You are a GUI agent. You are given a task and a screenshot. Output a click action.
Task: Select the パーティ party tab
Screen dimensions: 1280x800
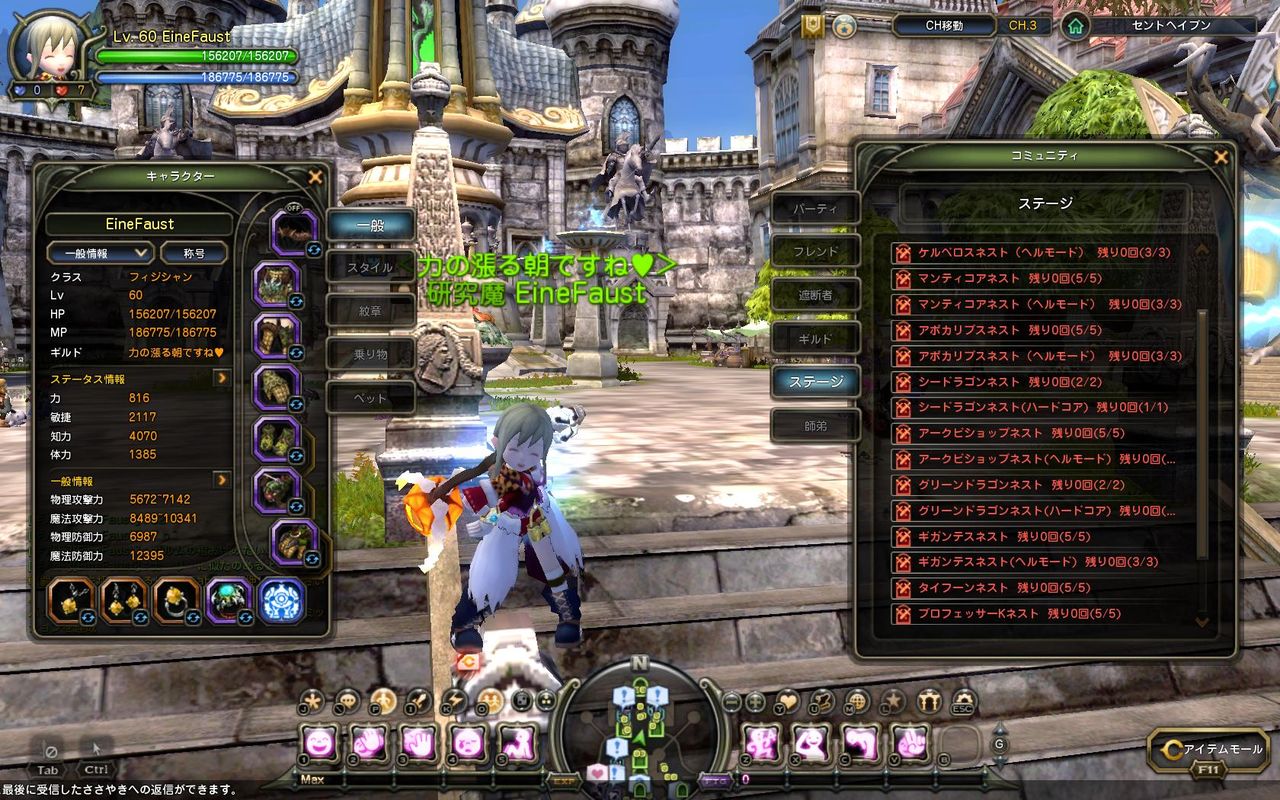tap(815, 210)
